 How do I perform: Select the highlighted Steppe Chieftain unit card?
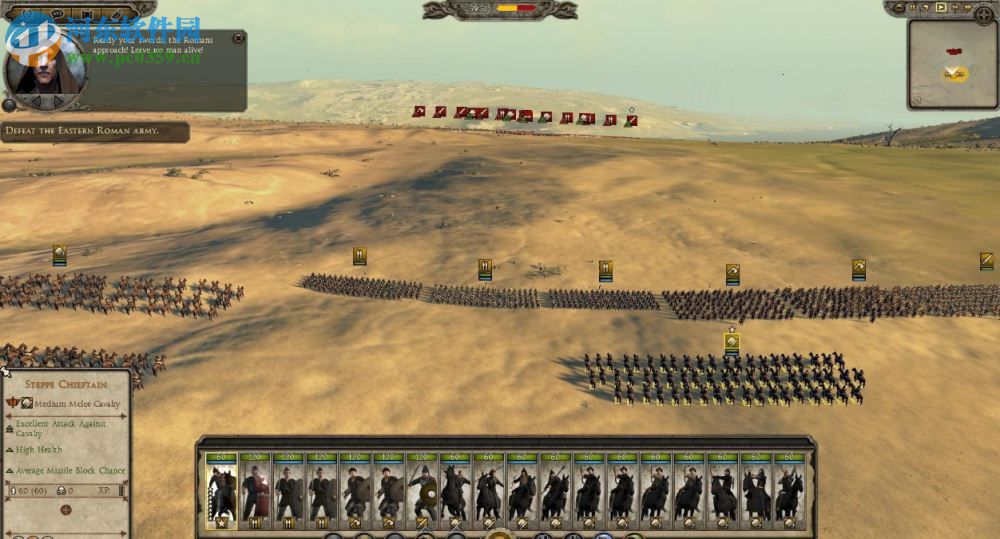pyautogui.click(x=221, y=490)
